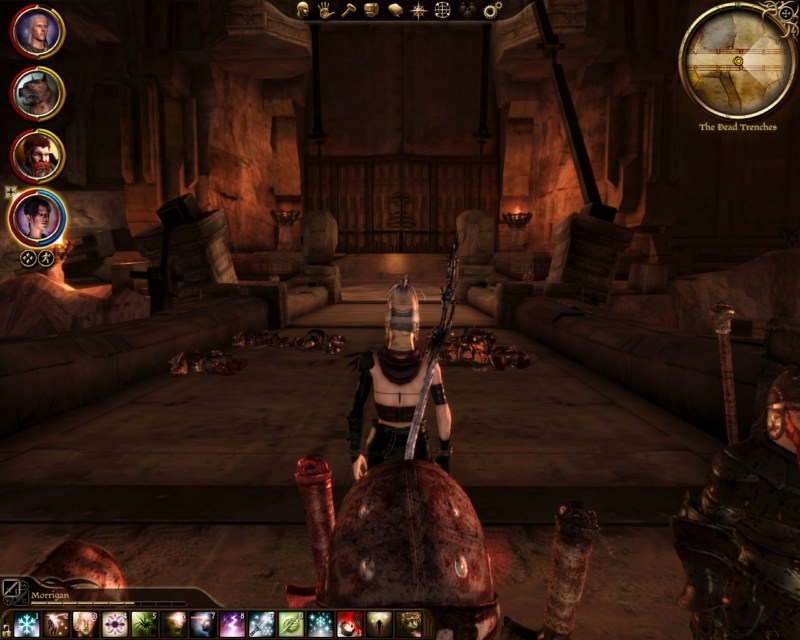Open the journal book icon
This screenshot has width=800, height=640.
coord(395,10)
